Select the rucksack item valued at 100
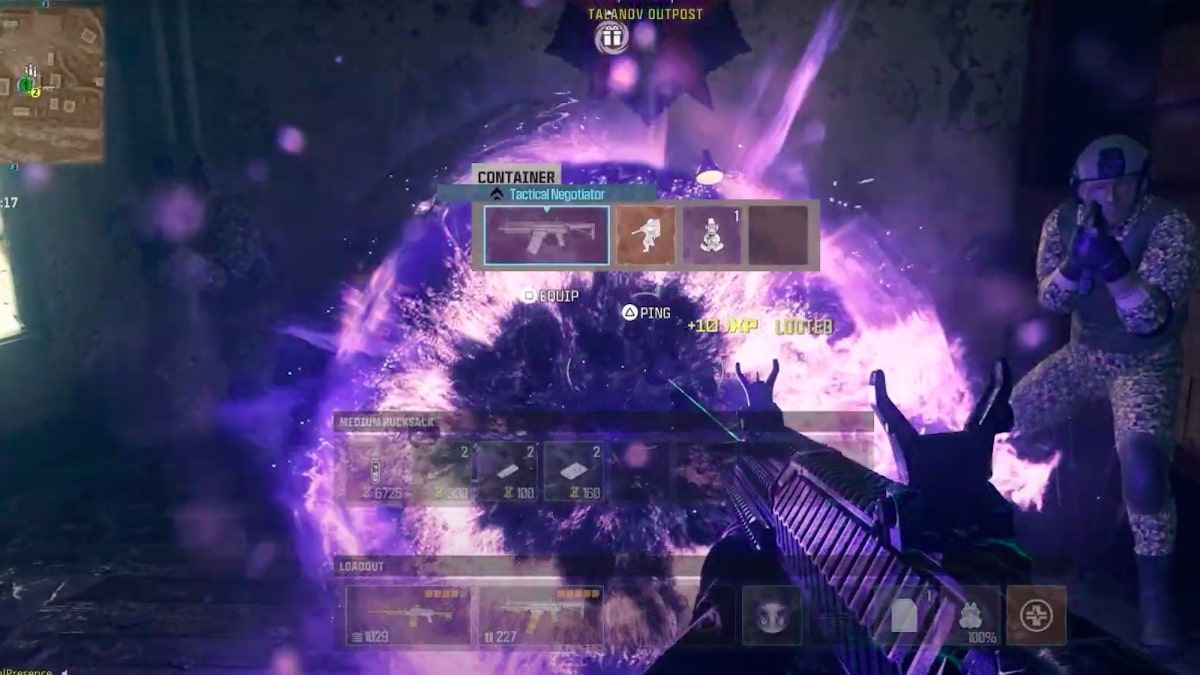 coord(508,471)
